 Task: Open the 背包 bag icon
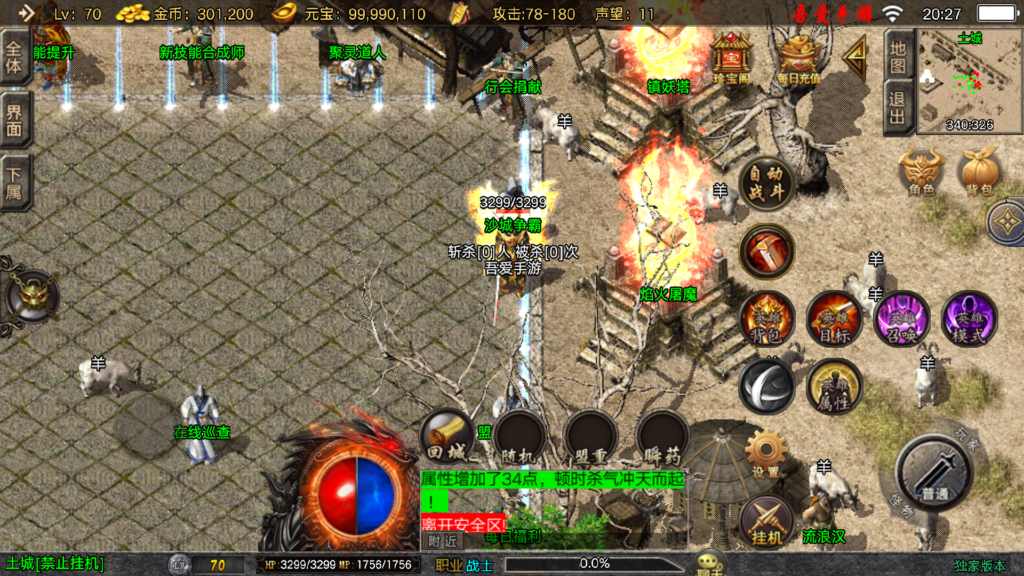pos(977,172)
